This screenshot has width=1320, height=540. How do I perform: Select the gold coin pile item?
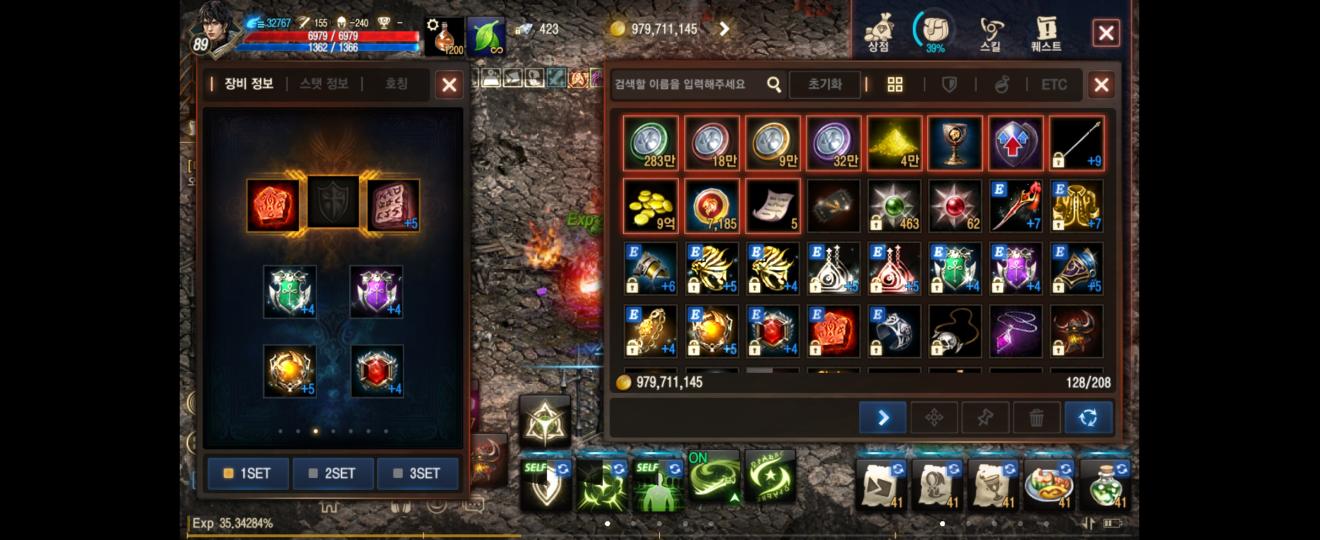[x=650, y=205]
